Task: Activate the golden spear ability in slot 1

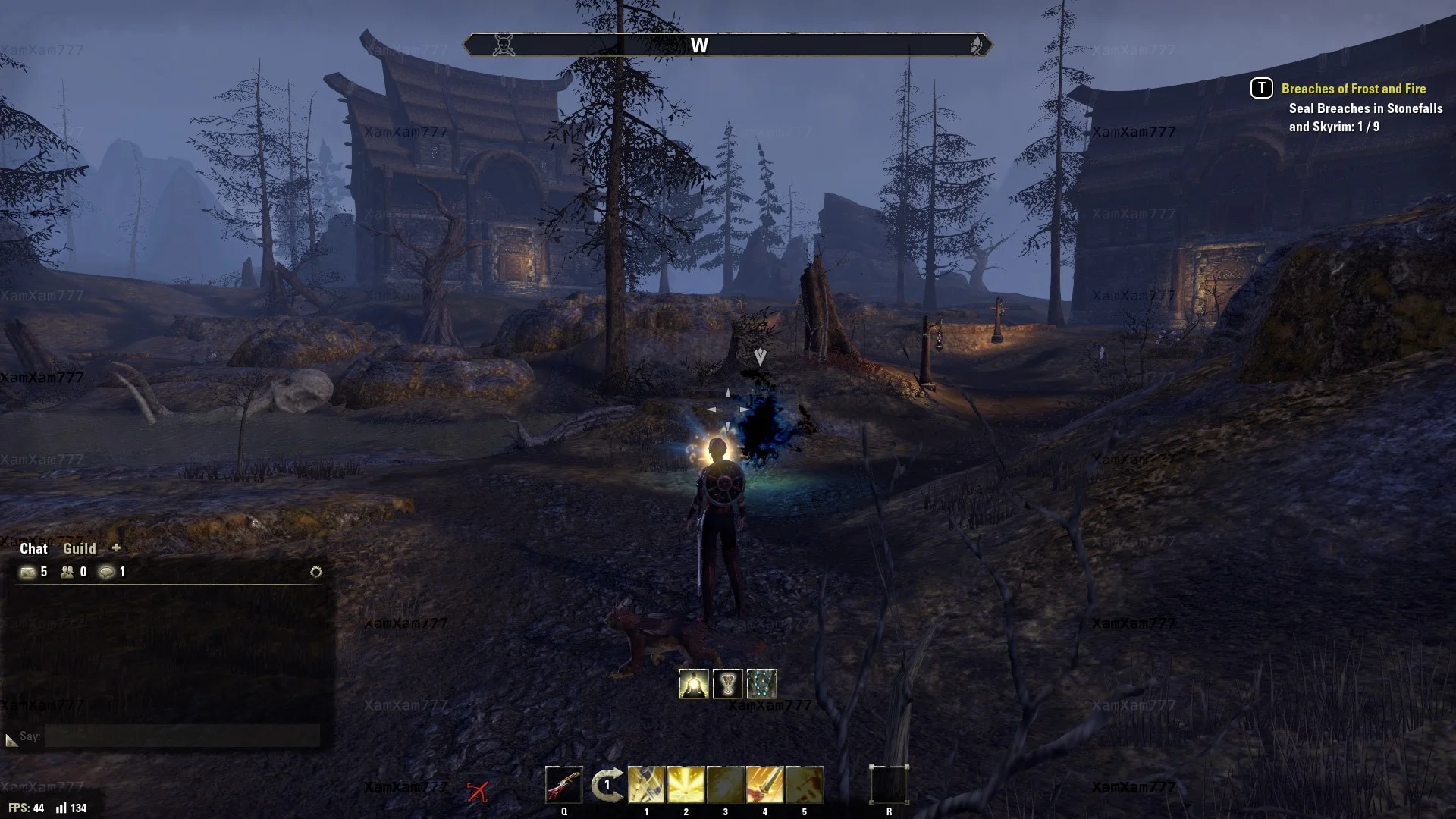Action: tap(646, 785)
